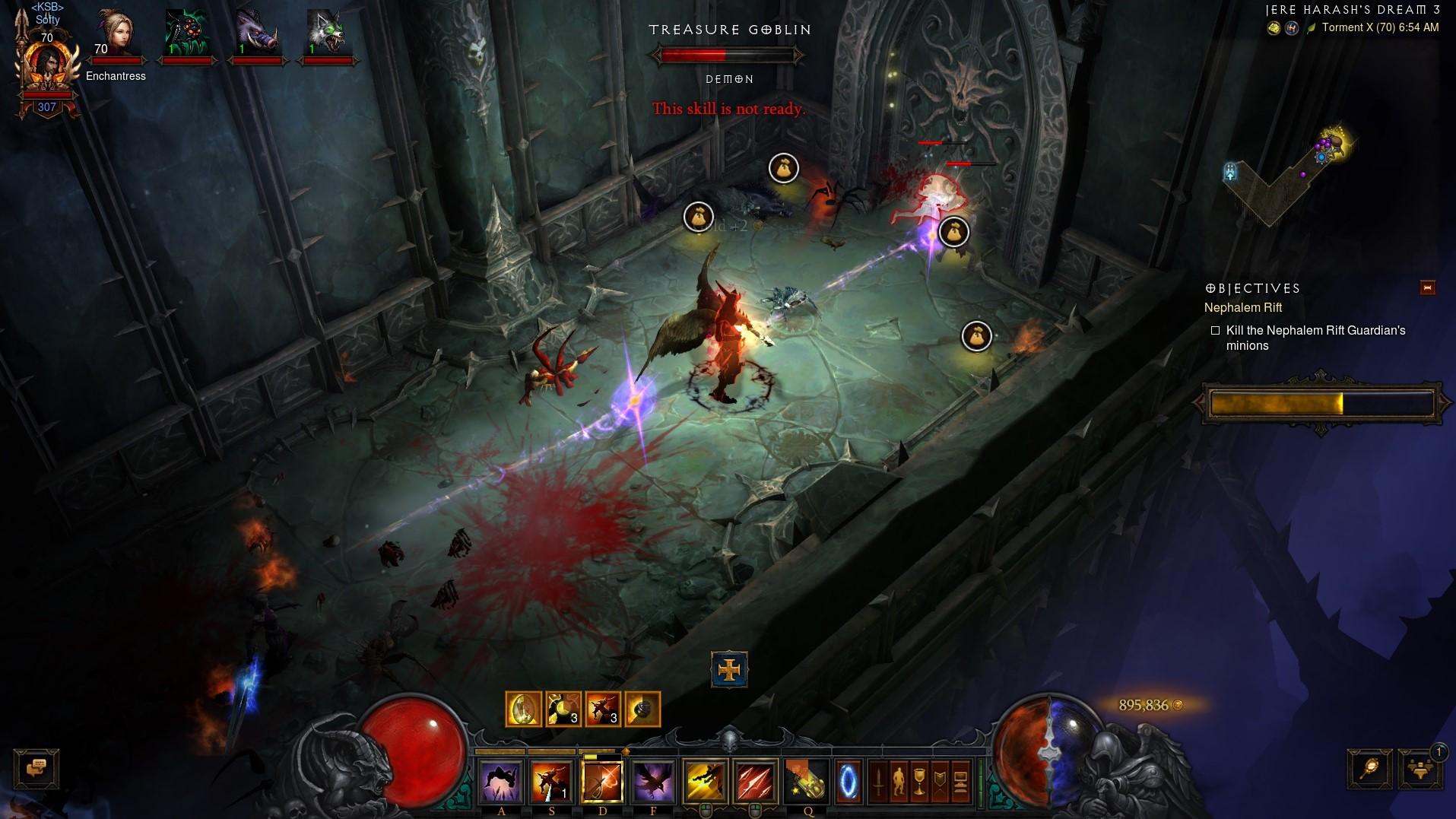Use the glowing bow skill on D
The width and height of the screenshot is (1456, 819).
[602, 781]
